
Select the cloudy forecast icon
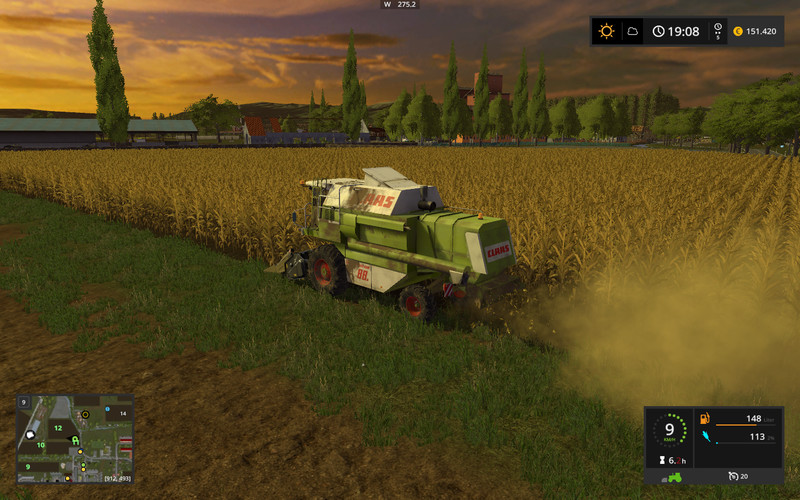[x=632, y=31]
